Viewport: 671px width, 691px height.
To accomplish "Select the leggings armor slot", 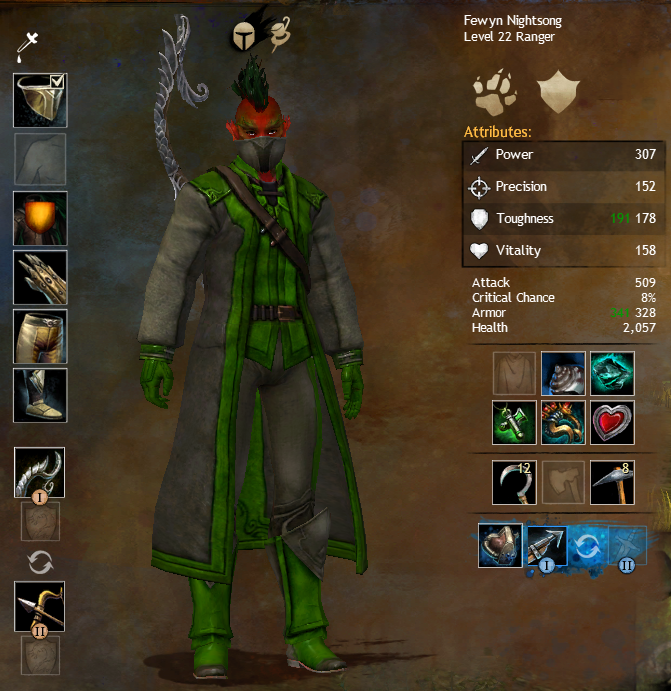I will (x=40, y=336).
